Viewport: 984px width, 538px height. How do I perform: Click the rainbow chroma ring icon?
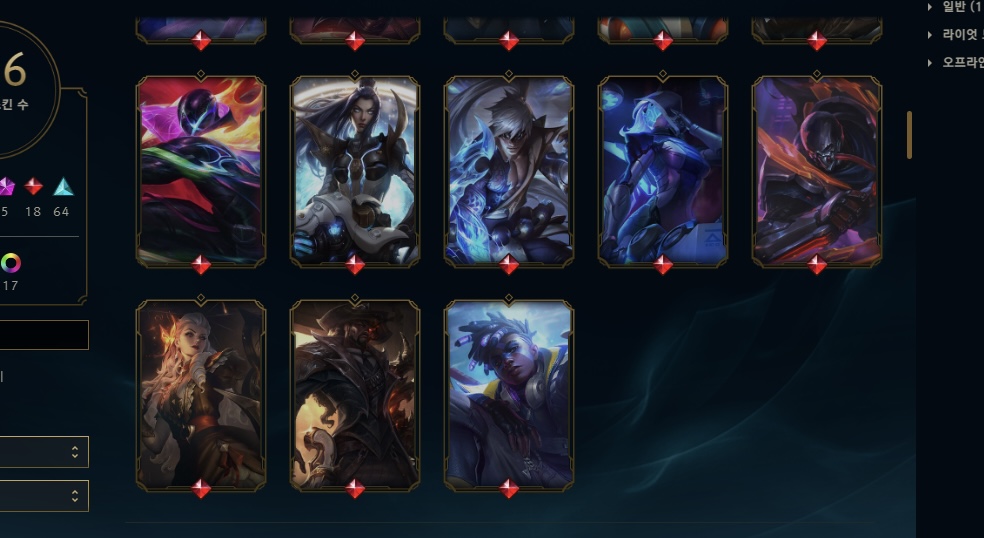coord(10,263)
